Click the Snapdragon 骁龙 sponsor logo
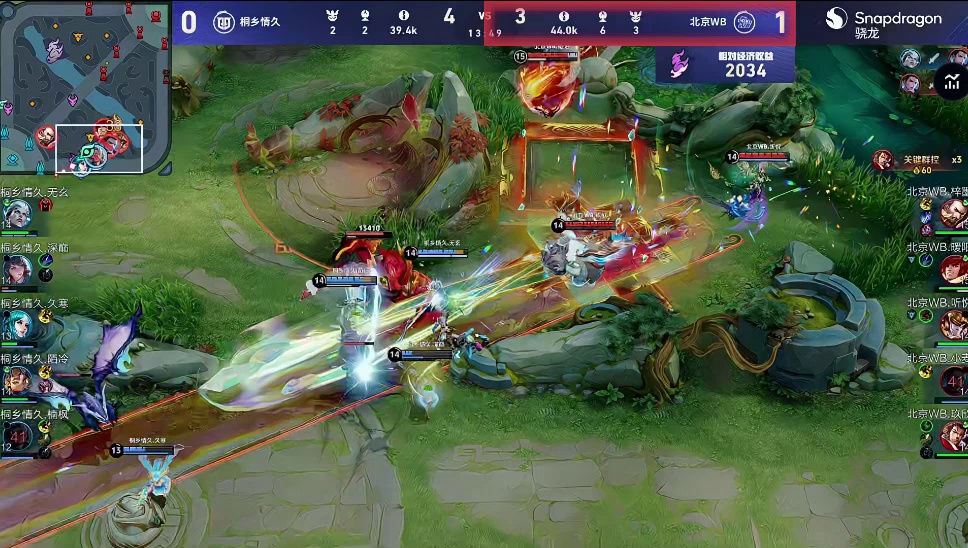This screenshot has height=548, width=968. point(882,23)
